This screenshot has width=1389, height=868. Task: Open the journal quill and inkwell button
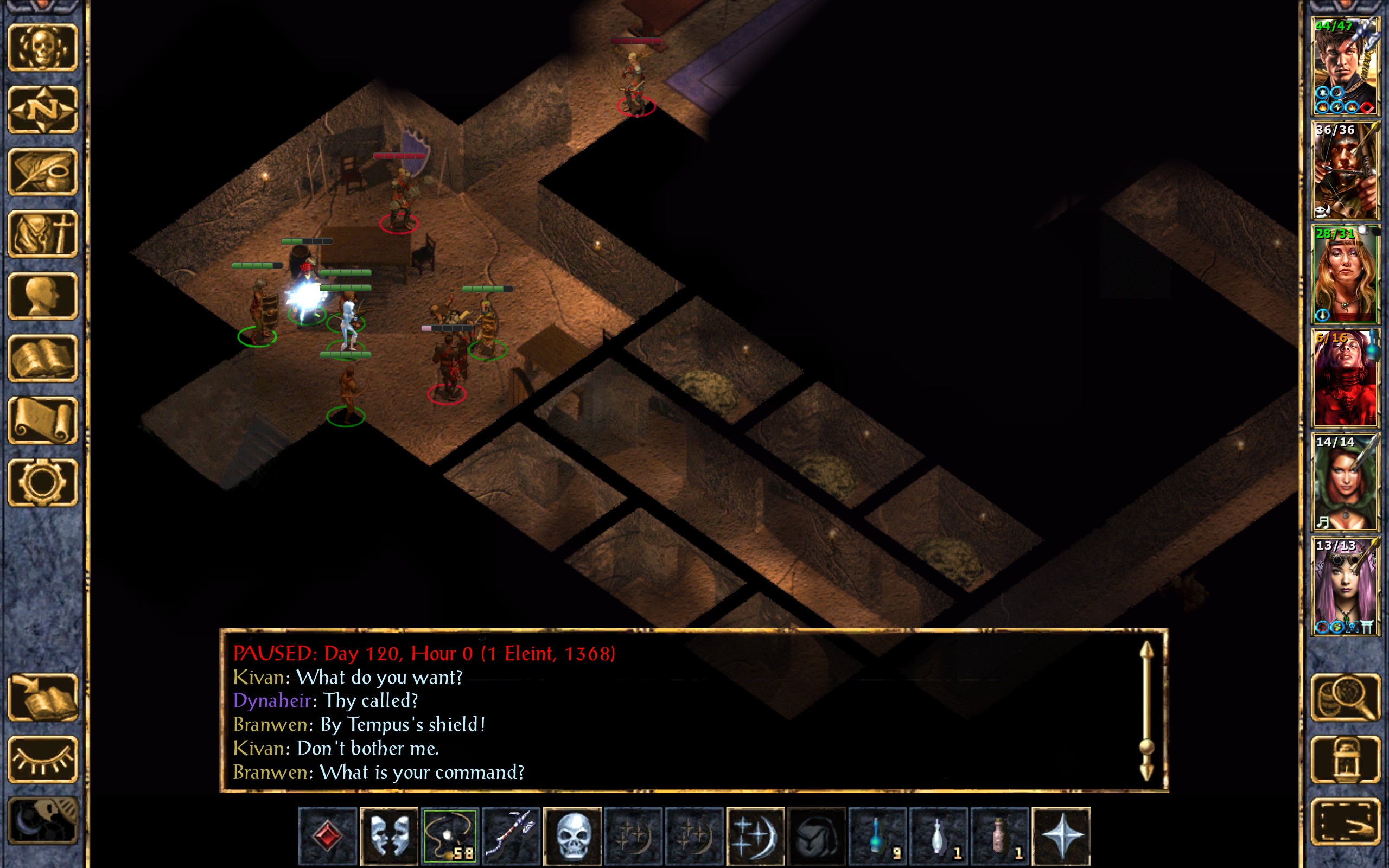43,171
